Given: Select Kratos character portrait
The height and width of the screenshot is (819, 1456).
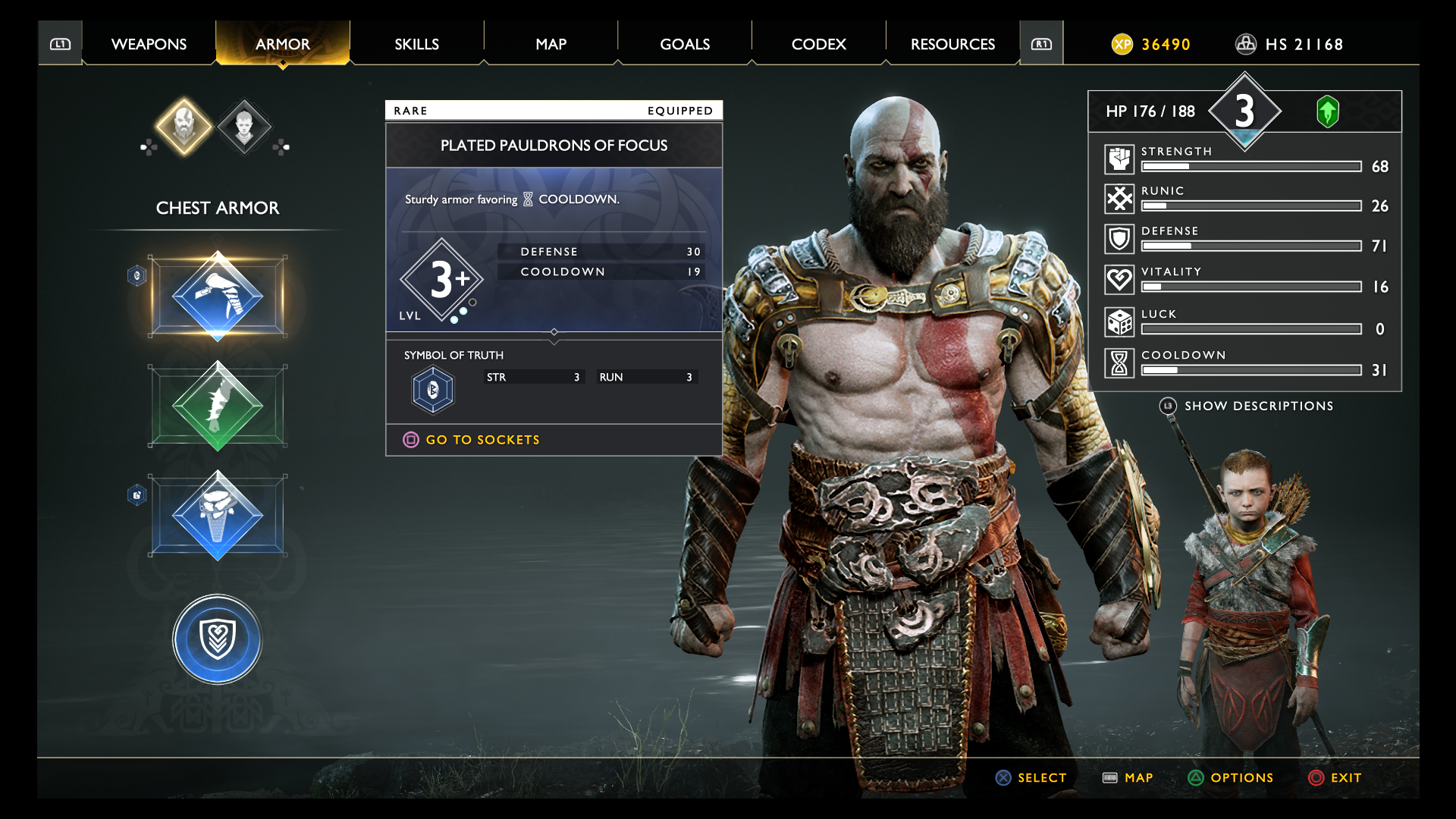Looking at the screenshot, I should click(x=184, y=126).
